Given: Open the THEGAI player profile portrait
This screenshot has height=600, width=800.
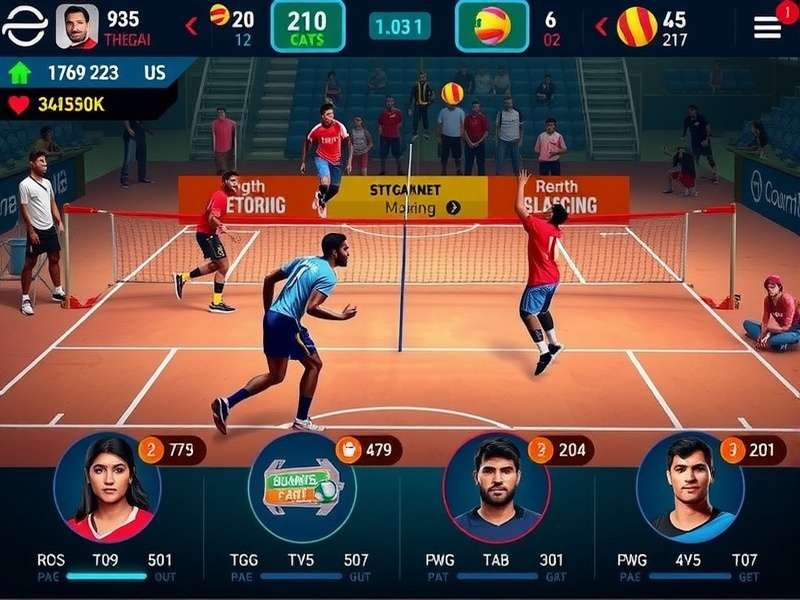Looking at the screenshot, I should coord(77,26).
